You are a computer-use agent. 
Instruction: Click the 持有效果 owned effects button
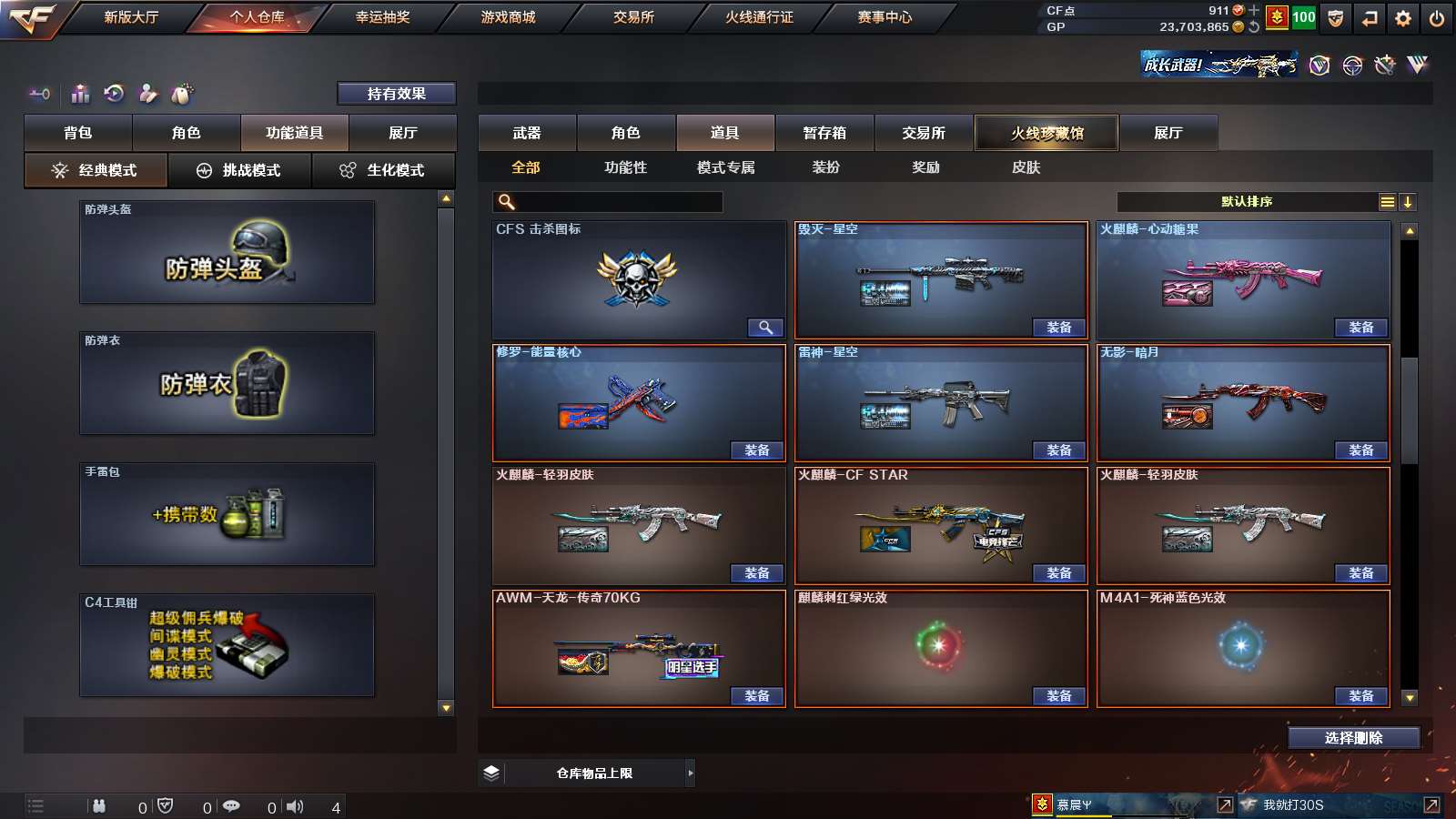click(x=396, y=94)
